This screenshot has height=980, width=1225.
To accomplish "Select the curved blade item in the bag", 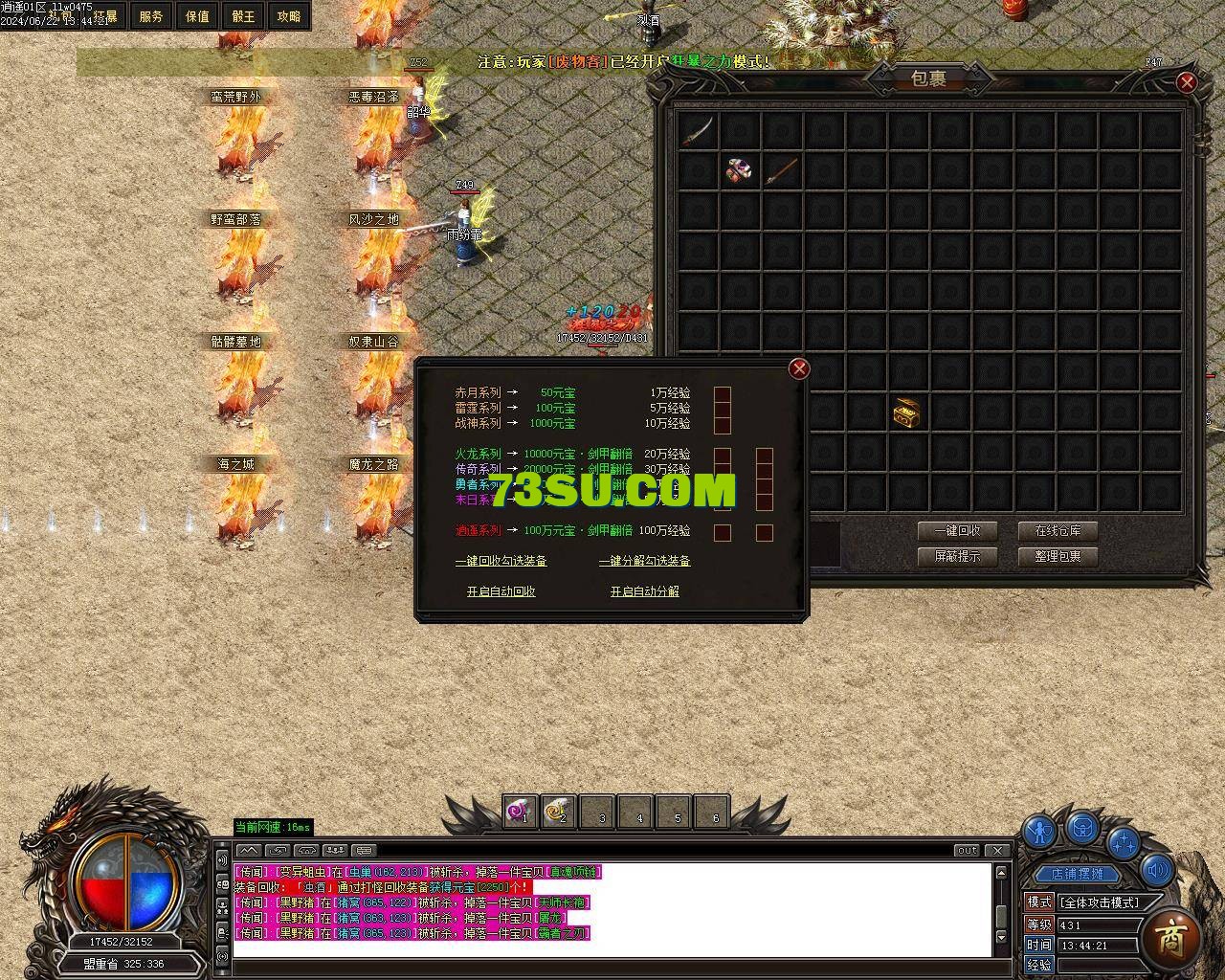I will 697,130.
